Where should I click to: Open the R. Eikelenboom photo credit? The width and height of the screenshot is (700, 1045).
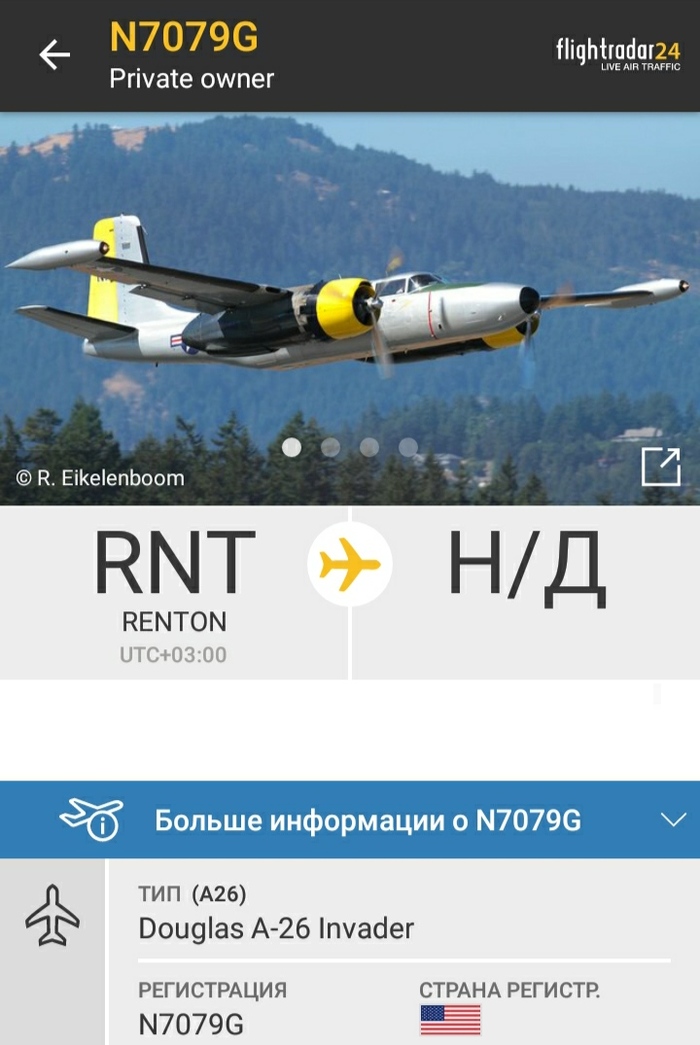pos(100,478)
